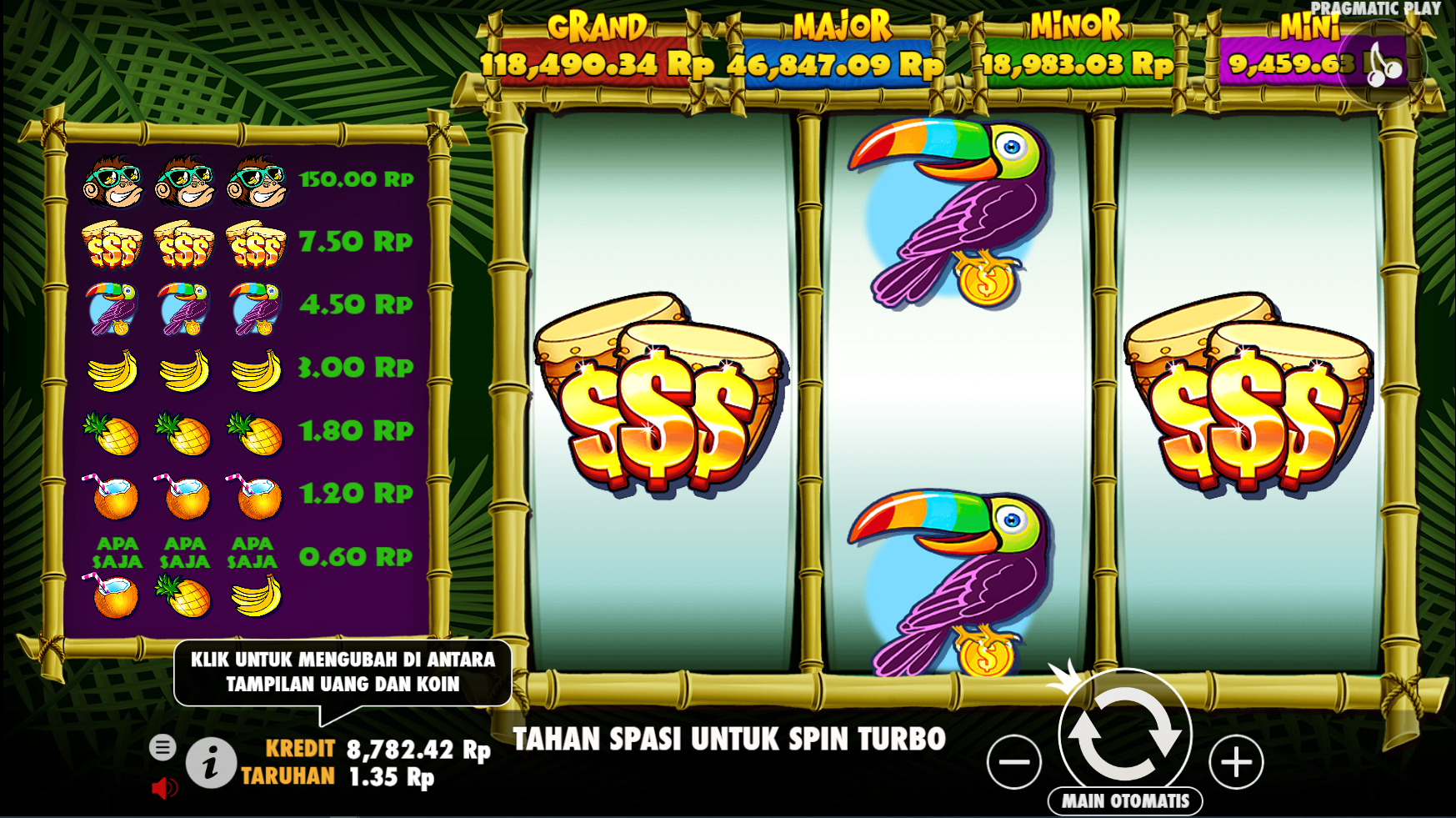Viewport: 1456px width, 818px height.
Task: Mute the game sound with the speaker icon
Action: click(x=166, y=787)
